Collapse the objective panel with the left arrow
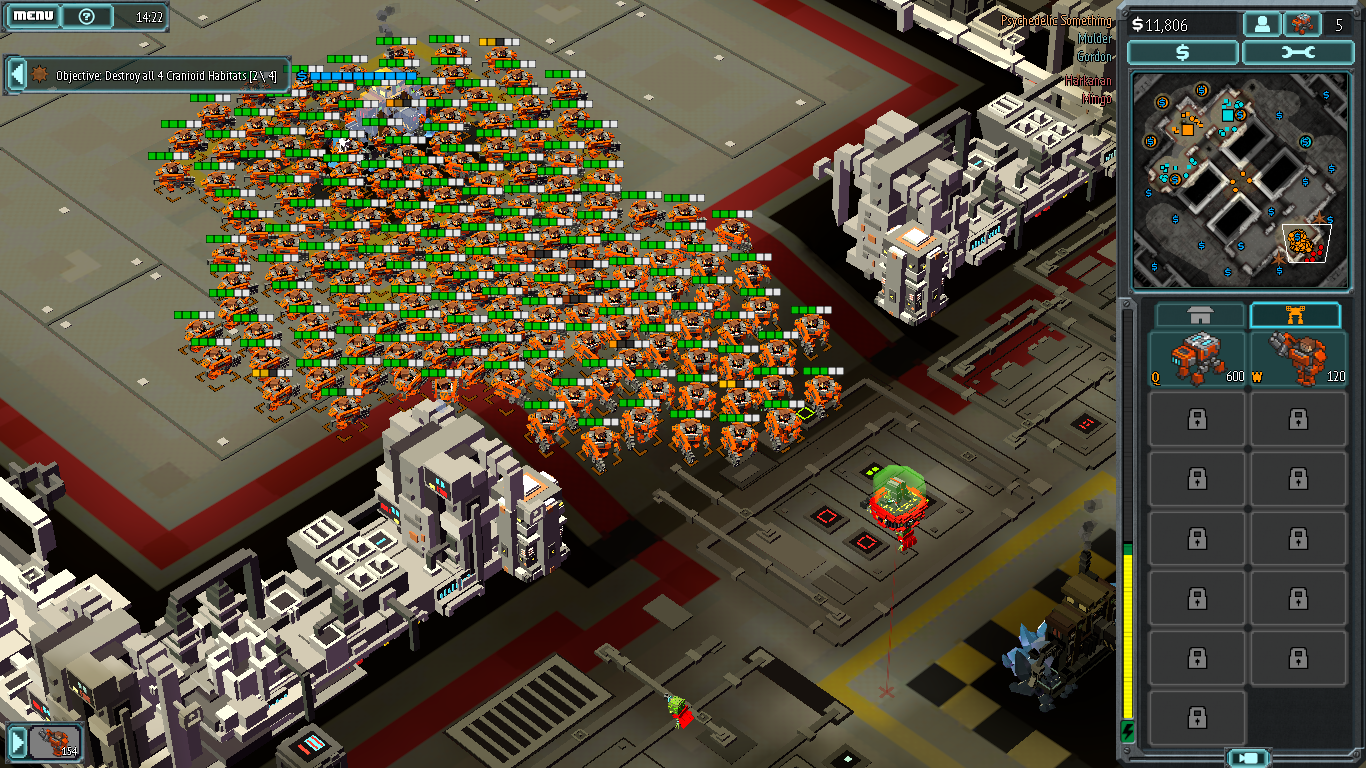The height and width of the screenshot is (768, 1366). (16, 74)
